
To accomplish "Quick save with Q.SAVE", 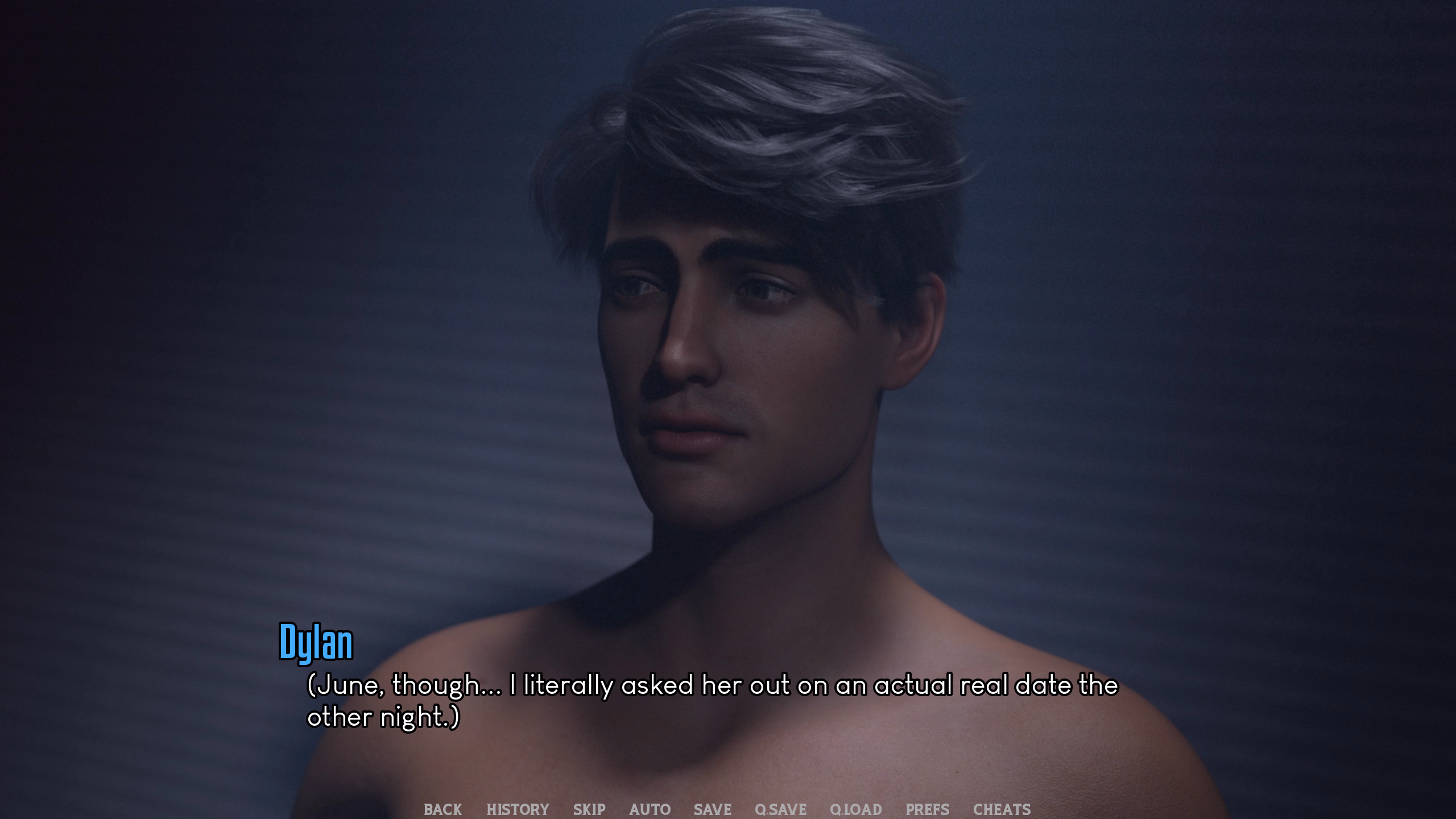I will click(780, 809).
